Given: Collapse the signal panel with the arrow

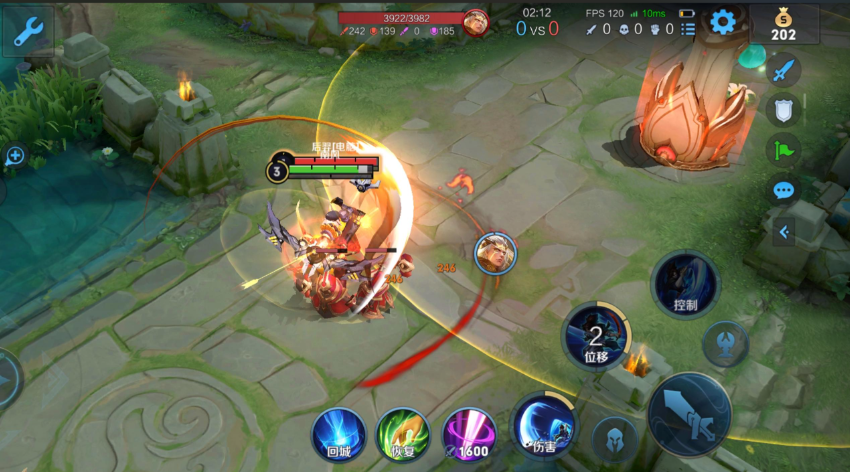Looking at the screenshot, I should (785, 232).
